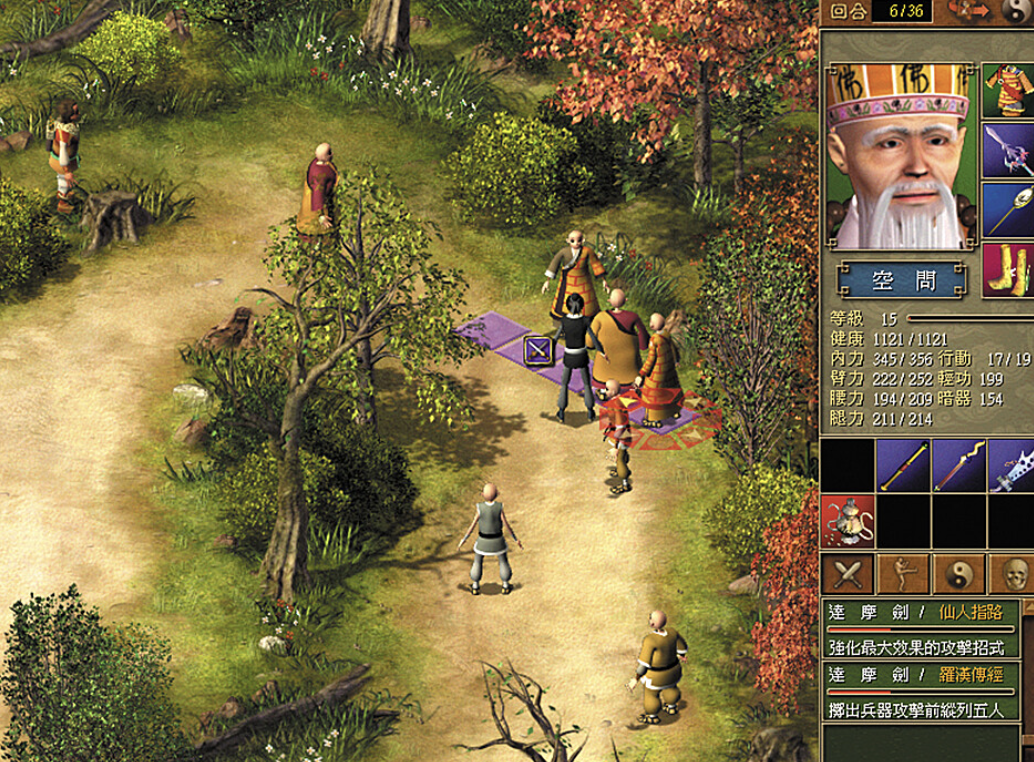Open the skull skills tab
The height and width of the screenshot is (762, 1034).
(1012, 574)
